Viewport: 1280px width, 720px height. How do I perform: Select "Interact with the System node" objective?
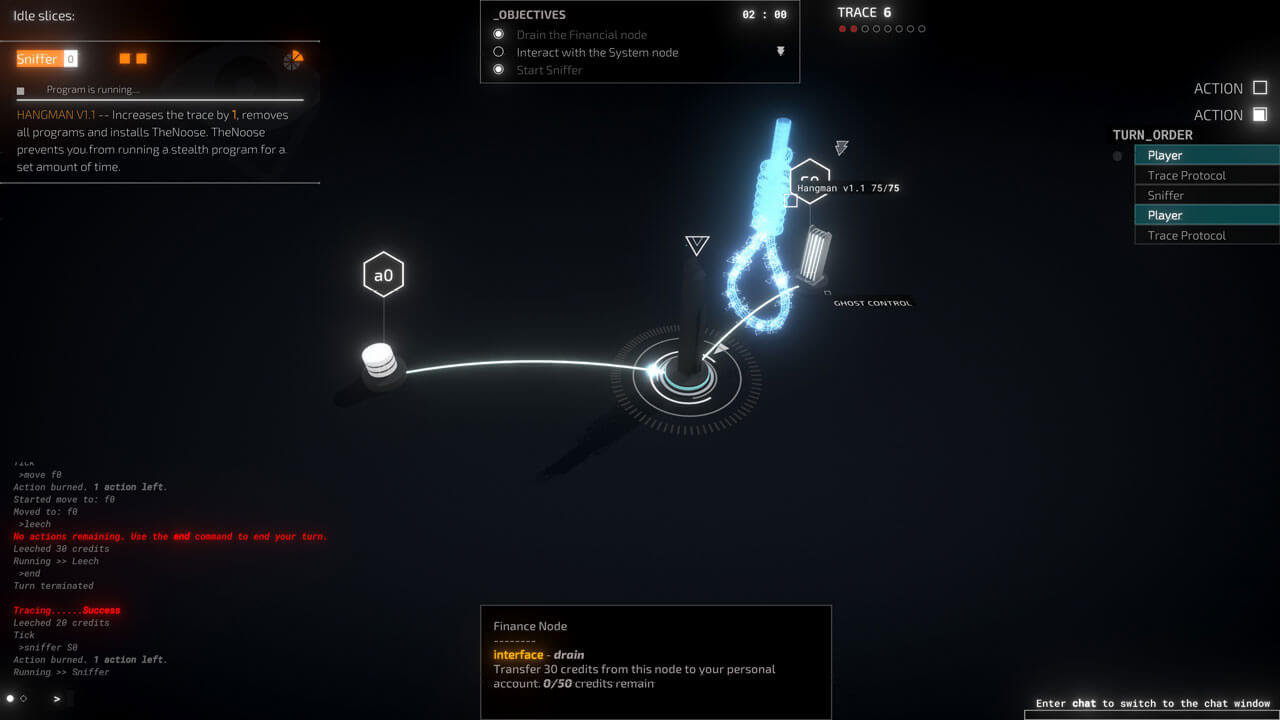point(597,52)
